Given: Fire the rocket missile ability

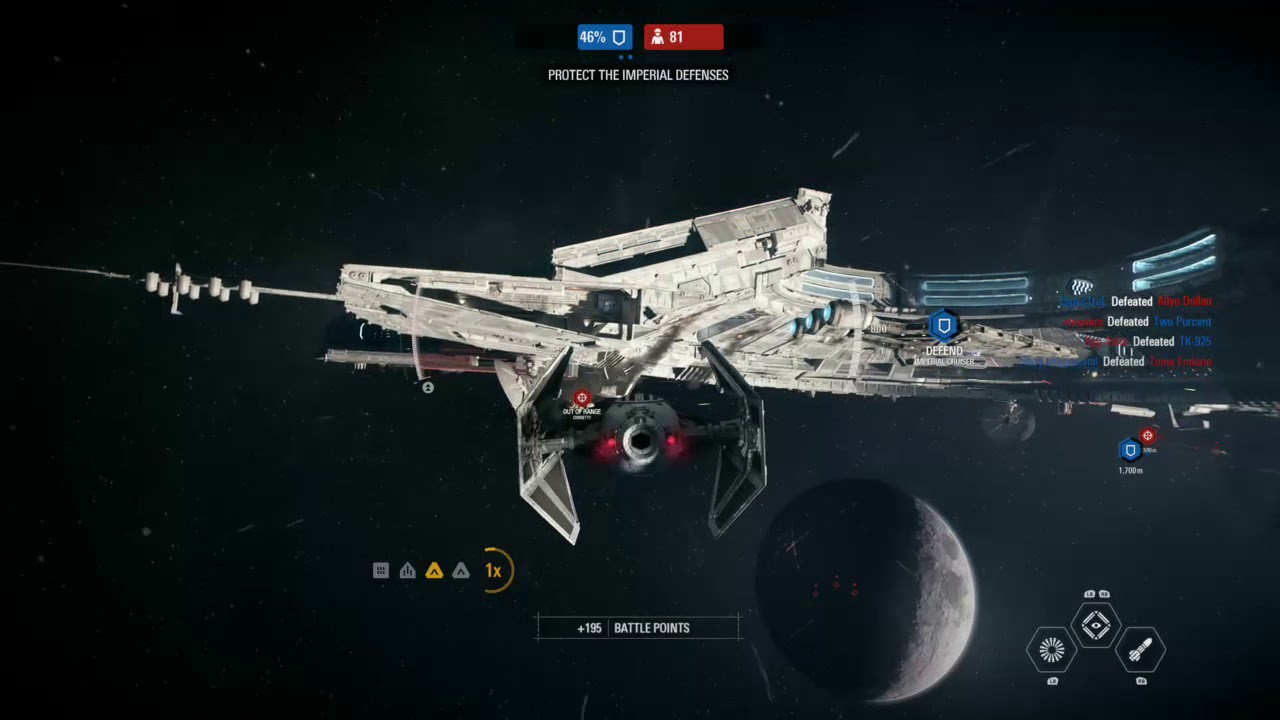Looking at the screenshot, I should 1141,650.
